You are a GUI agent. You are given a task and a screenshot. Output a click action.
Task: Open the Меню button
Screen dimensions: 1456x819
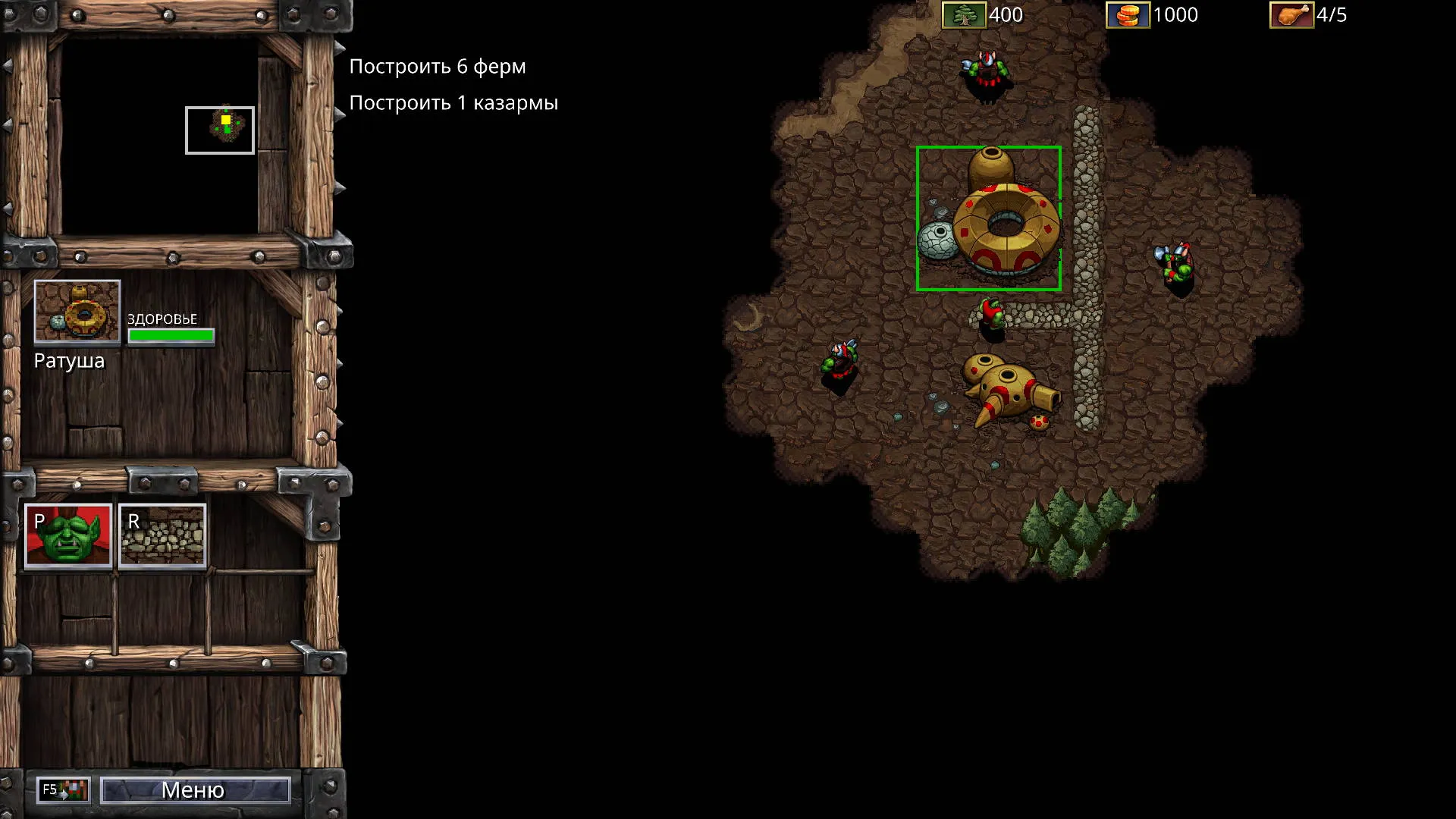(195, 790)
